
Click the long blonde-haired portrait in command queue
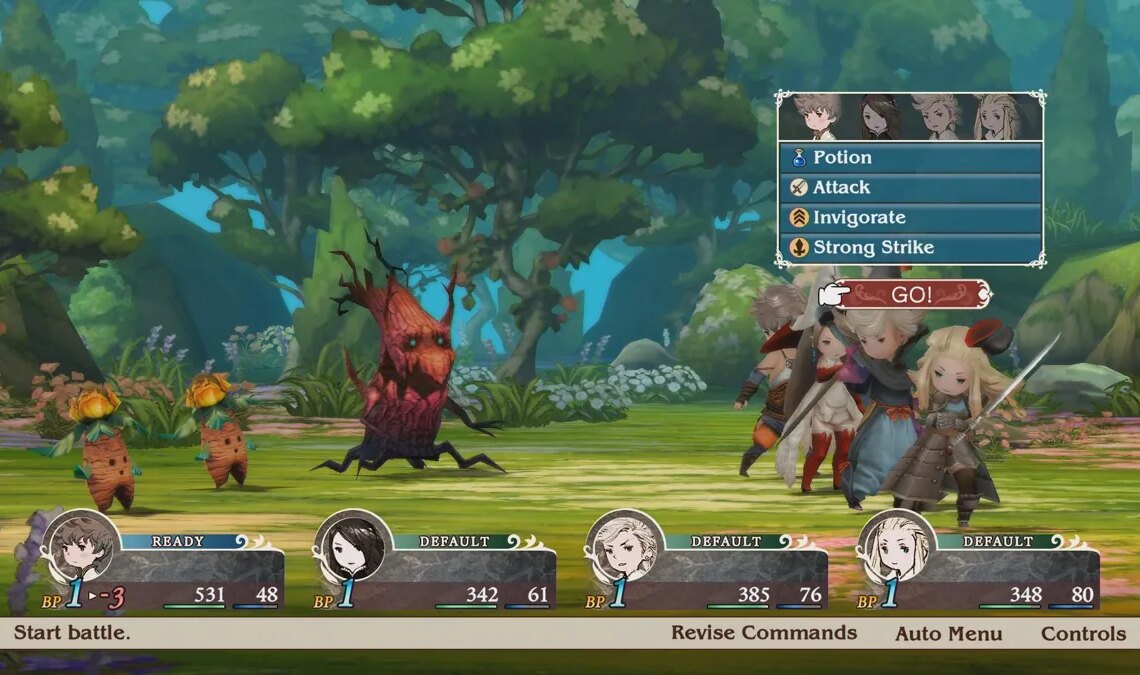click(996, 117)
